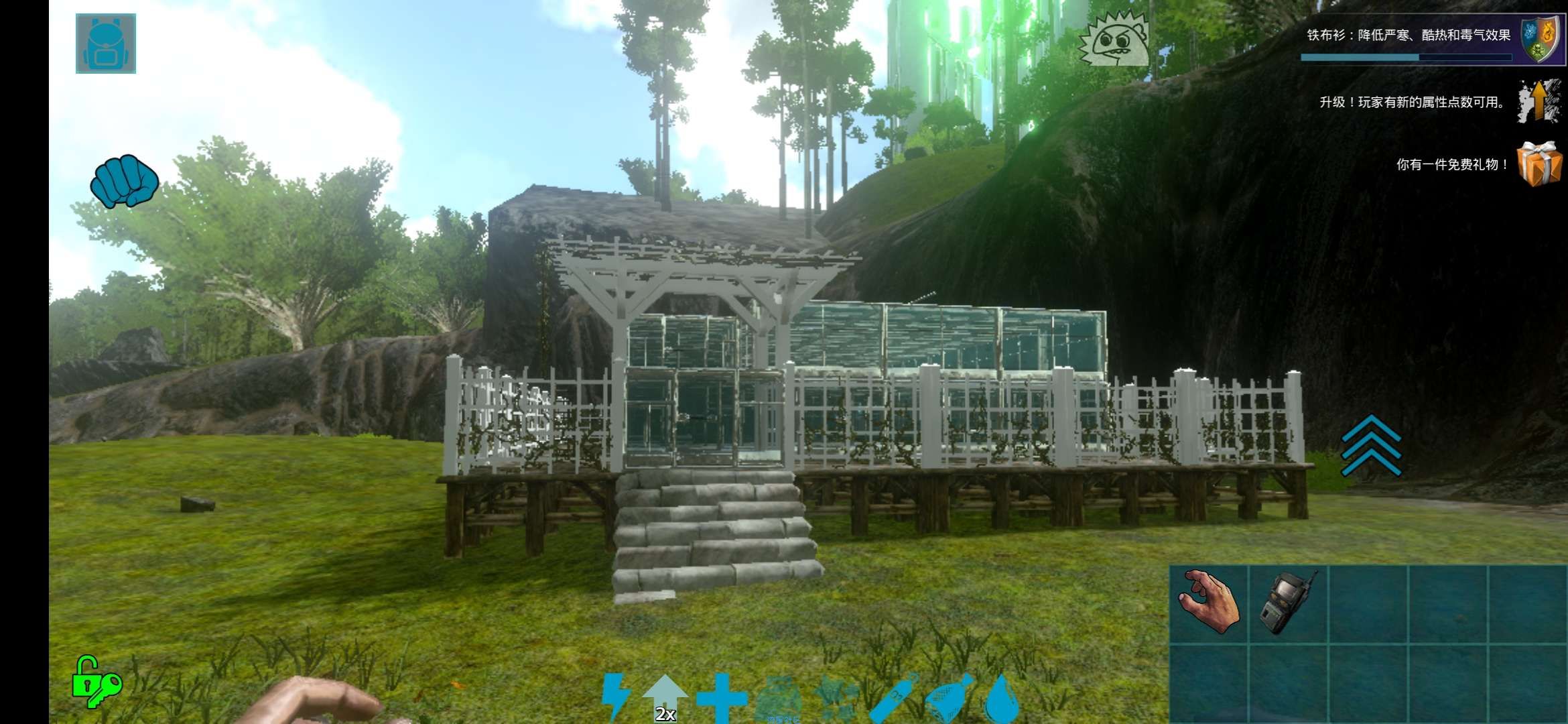
Task: Tap the triple chevron jump button
Action: pos(1371,446)
